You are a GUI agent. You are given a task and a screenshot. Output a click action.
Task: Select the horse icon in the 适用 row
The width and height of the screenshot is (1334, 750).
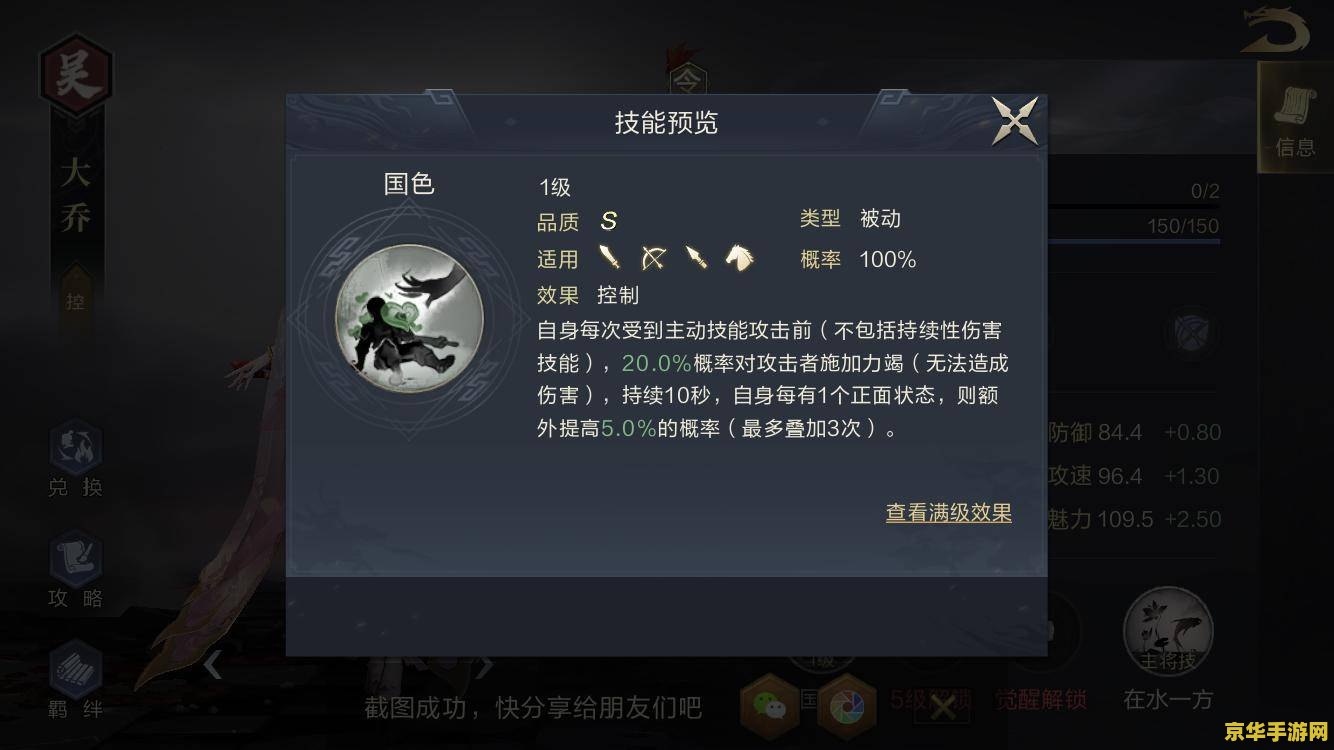click(x=740, y=258)
